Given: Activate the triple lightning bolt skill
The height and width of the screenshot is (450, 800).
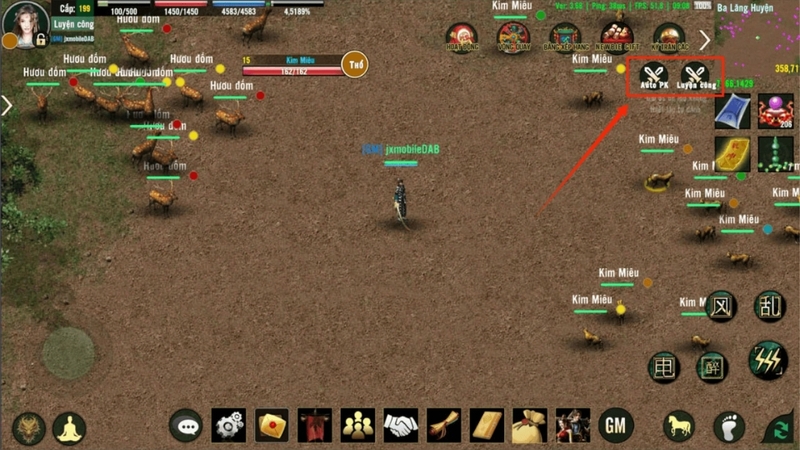Looking at the screenshot, I should pos(768,360).
